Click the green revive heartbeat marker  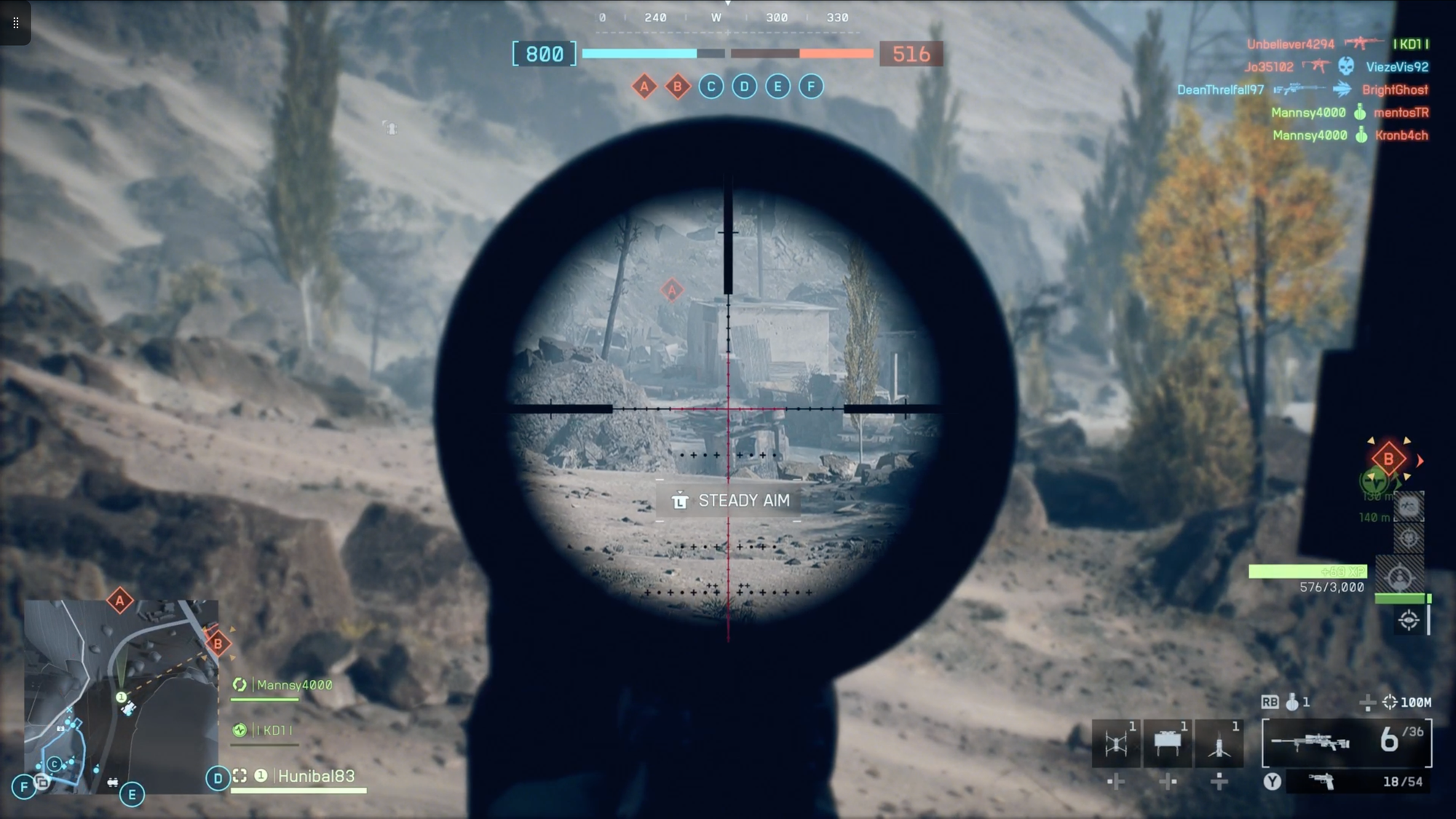tap(1372, 480)
